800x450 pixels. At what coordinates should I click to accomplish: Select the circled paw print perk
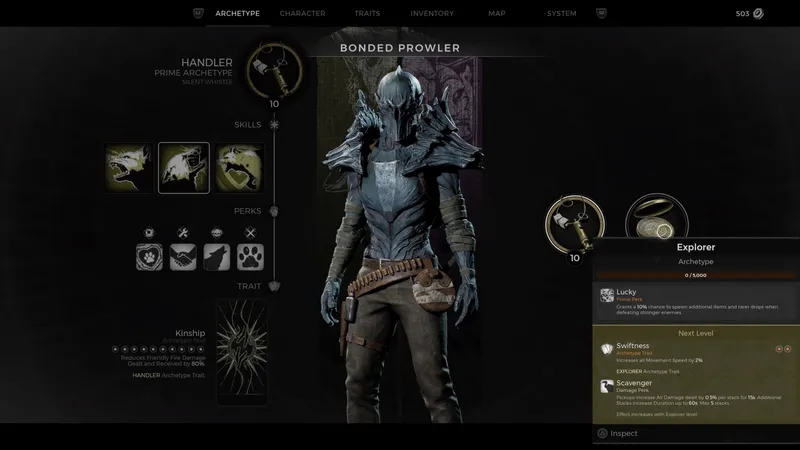click(149, 257)
